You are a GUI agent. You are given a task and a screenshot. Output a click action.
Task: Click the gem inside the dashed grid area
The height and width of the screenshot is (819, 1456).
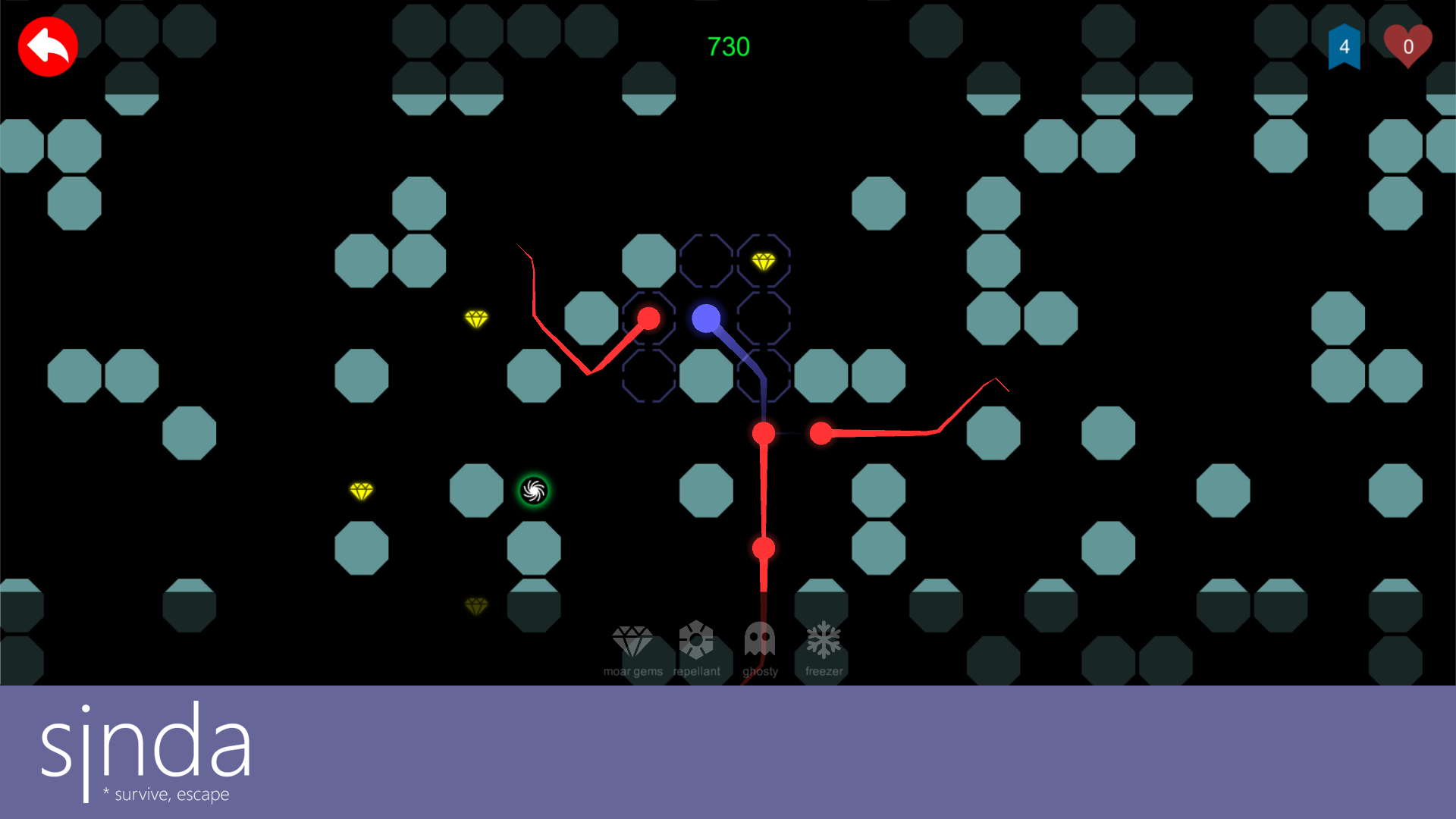[x=765, y=261]
